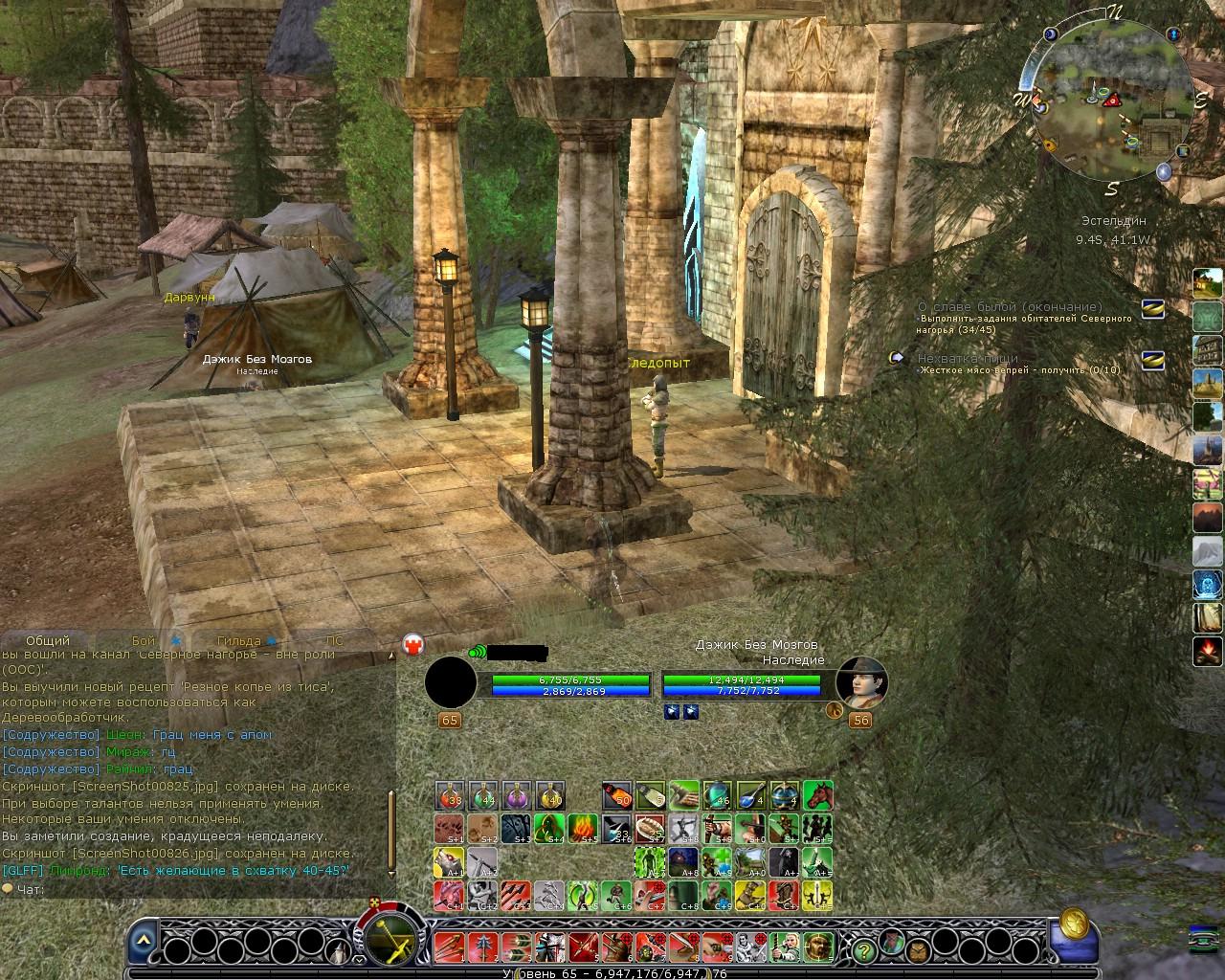This screenshot has width=1225, height=980.
Task: Summon the horse mount
Action: tap(817, 795)
